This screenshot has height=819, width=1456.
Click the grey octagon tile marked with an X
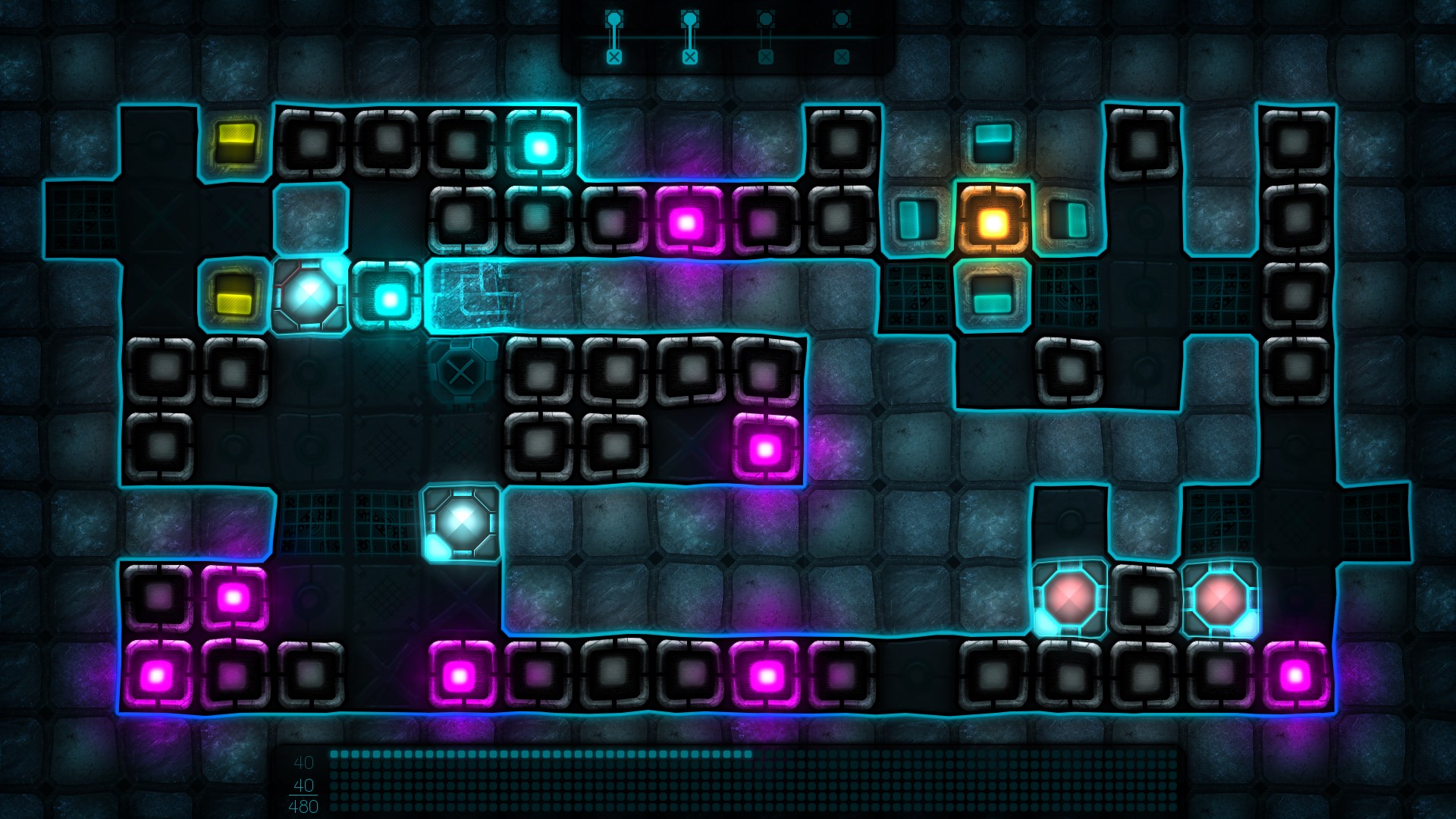tap(462, 372)
